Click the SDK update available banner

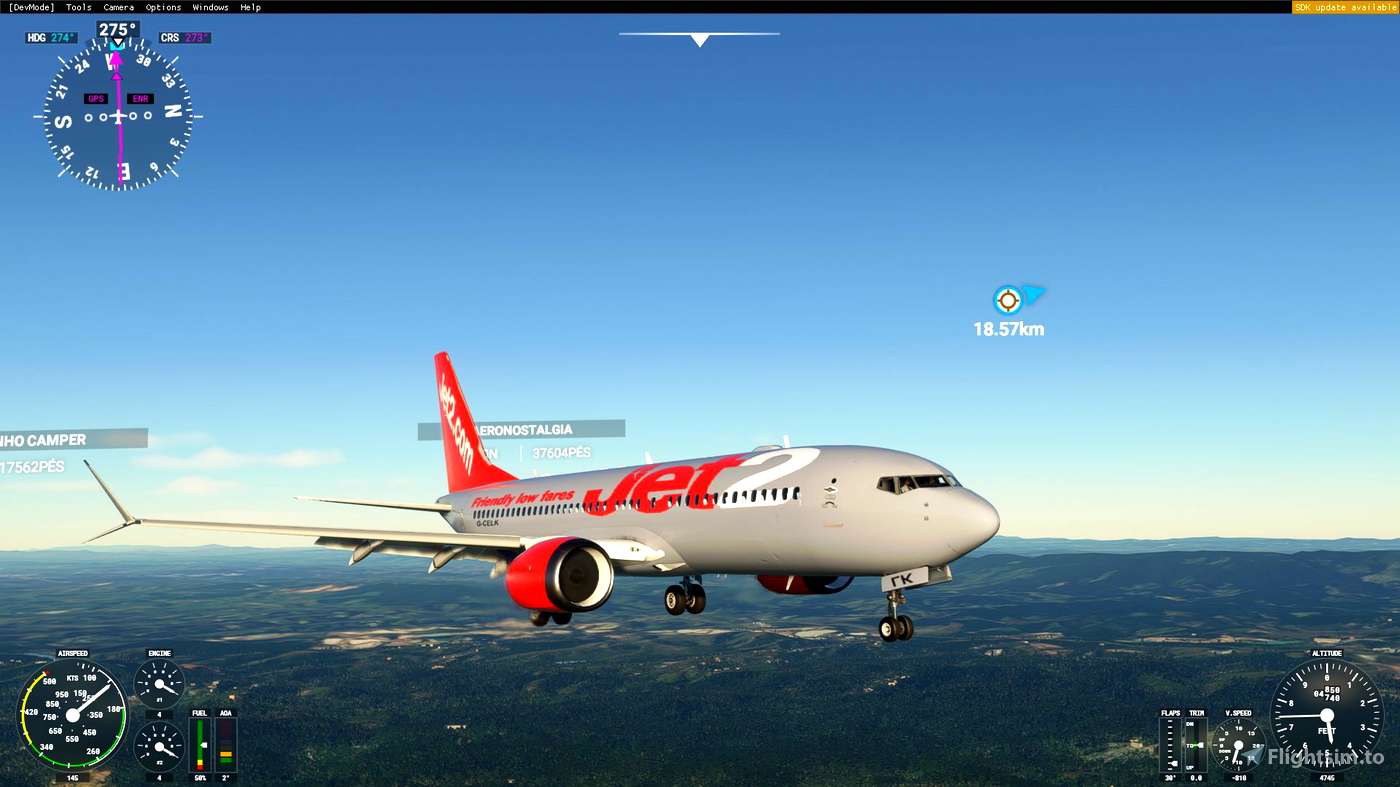[x=1344, y=6]
